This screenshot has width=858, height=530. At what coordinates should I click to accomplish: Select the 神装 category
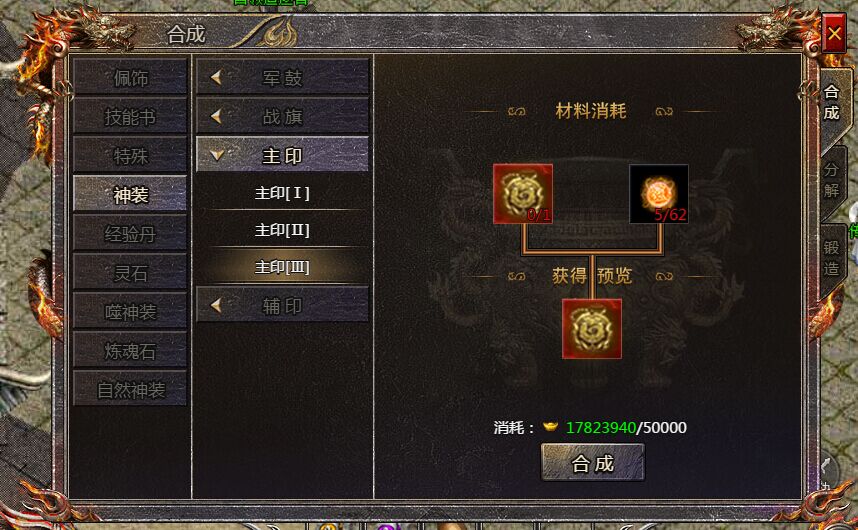[130, 195]
